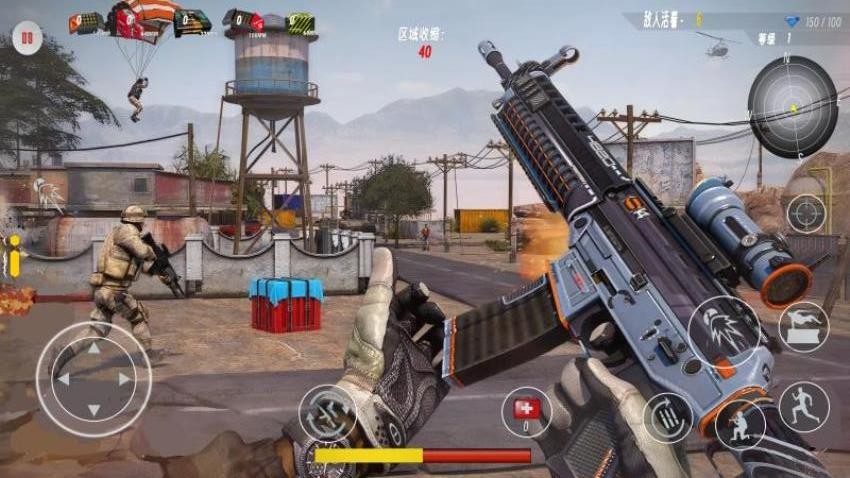
Task: Tap the yellow info icon
Action: pyautogui.click(x=14, y=256)
